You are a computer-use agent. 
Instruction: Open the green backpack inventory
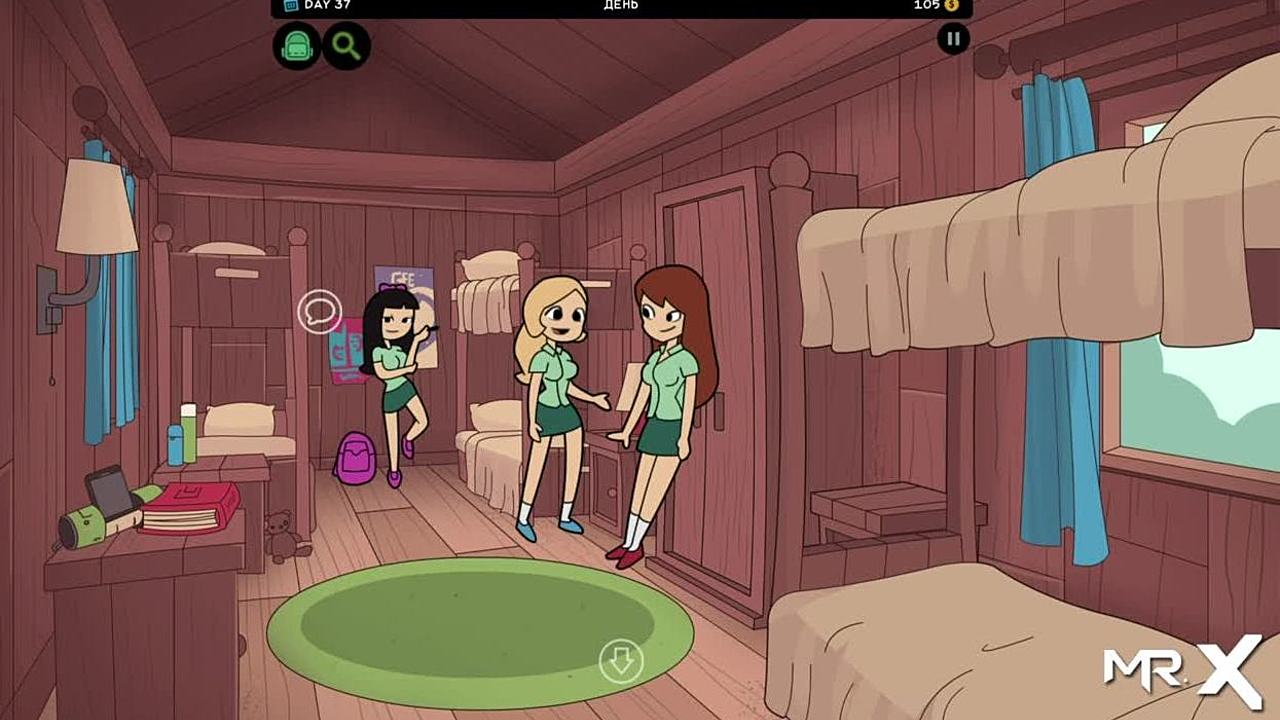297,45
